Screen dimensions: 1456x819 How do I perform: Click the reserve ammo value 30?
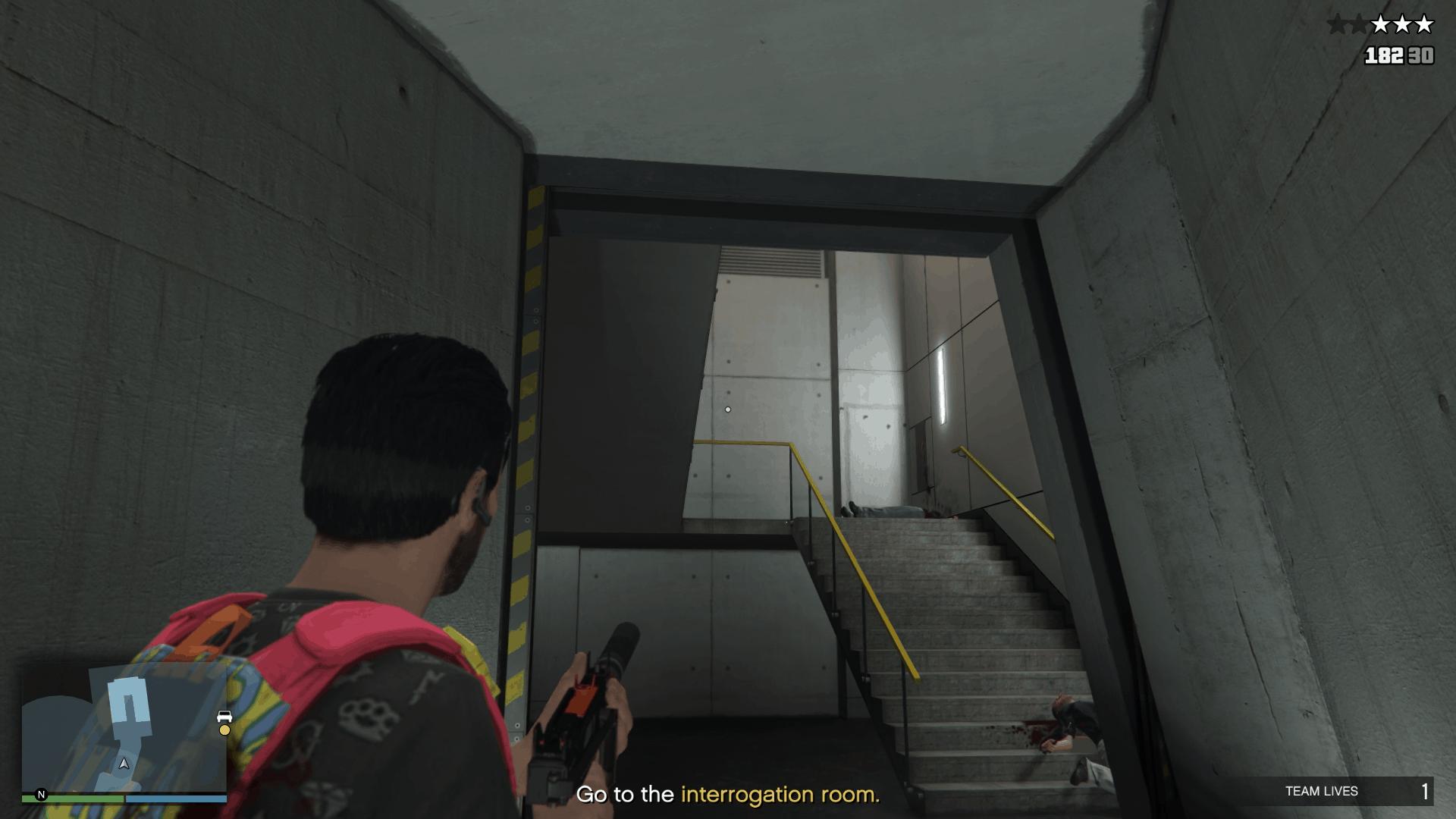click(1420, 55)
